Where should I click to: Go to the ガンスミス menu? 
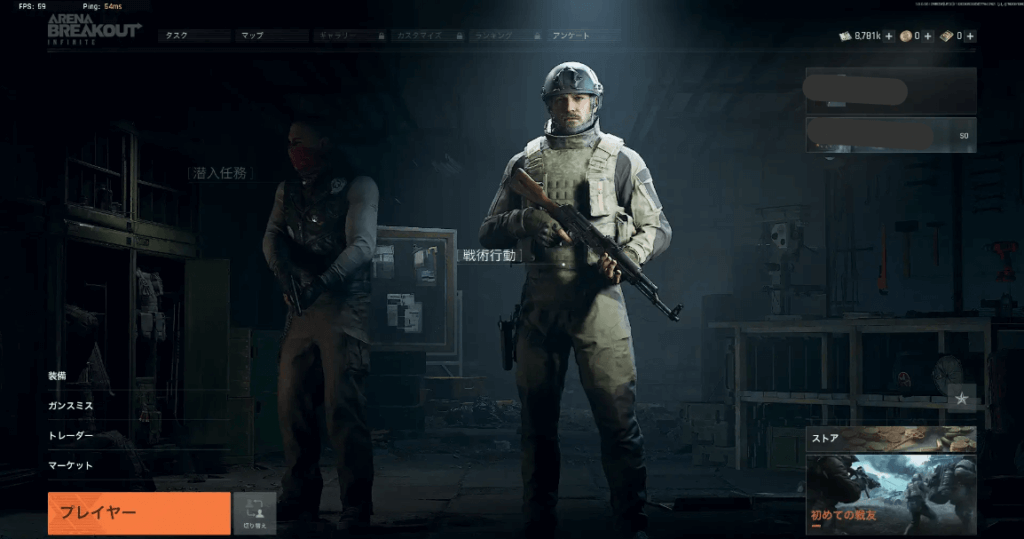[71, 407]
